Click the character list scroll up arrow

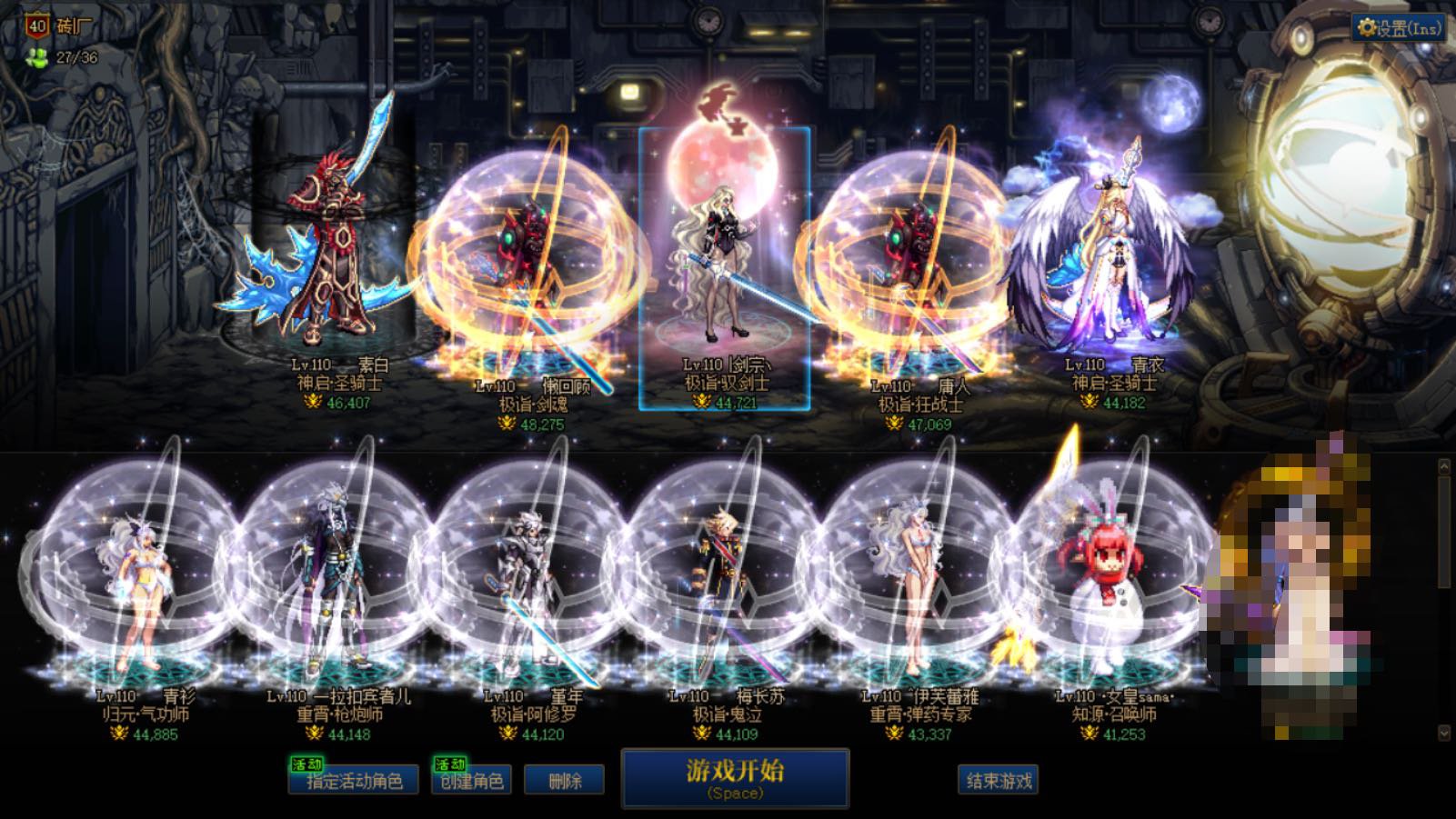[x=1443, y=466]
